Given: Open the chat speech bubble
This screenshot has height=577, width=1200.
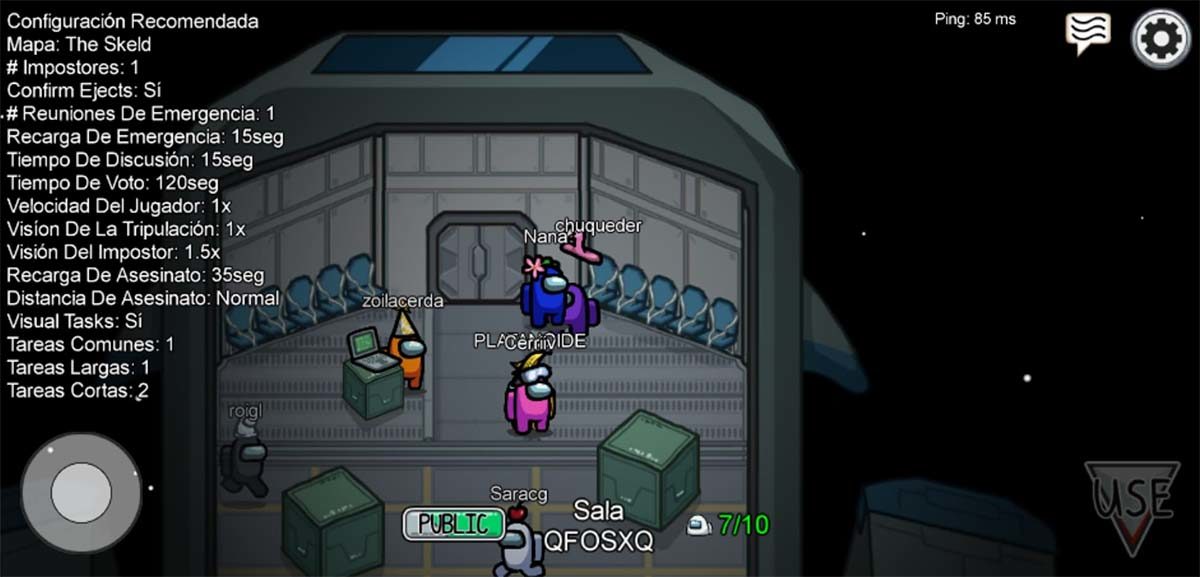Looking at the screenshot, I should pyautogui.click(x=1088, y=32).
